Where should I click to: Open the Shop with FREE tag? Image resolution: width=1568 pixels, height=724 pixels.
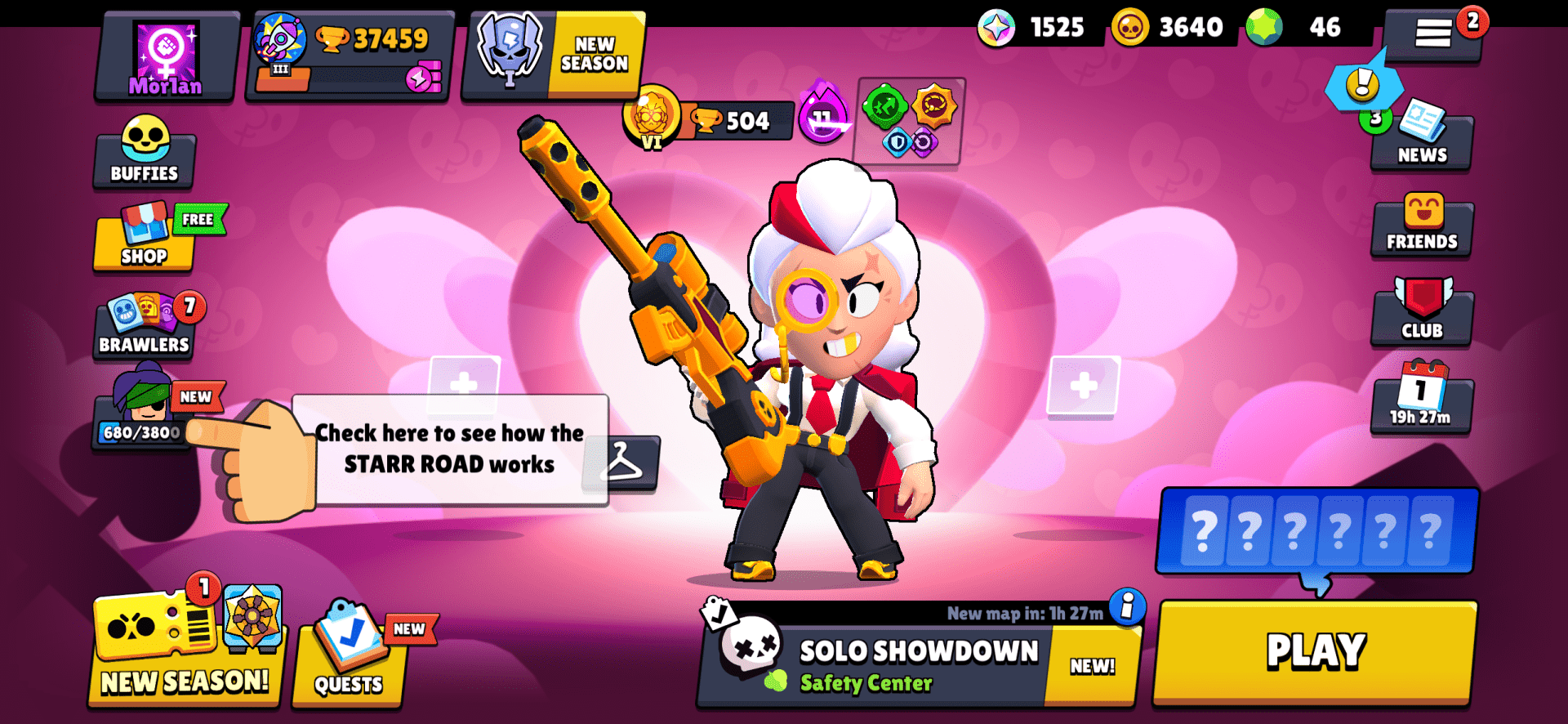tap(144, 241)
